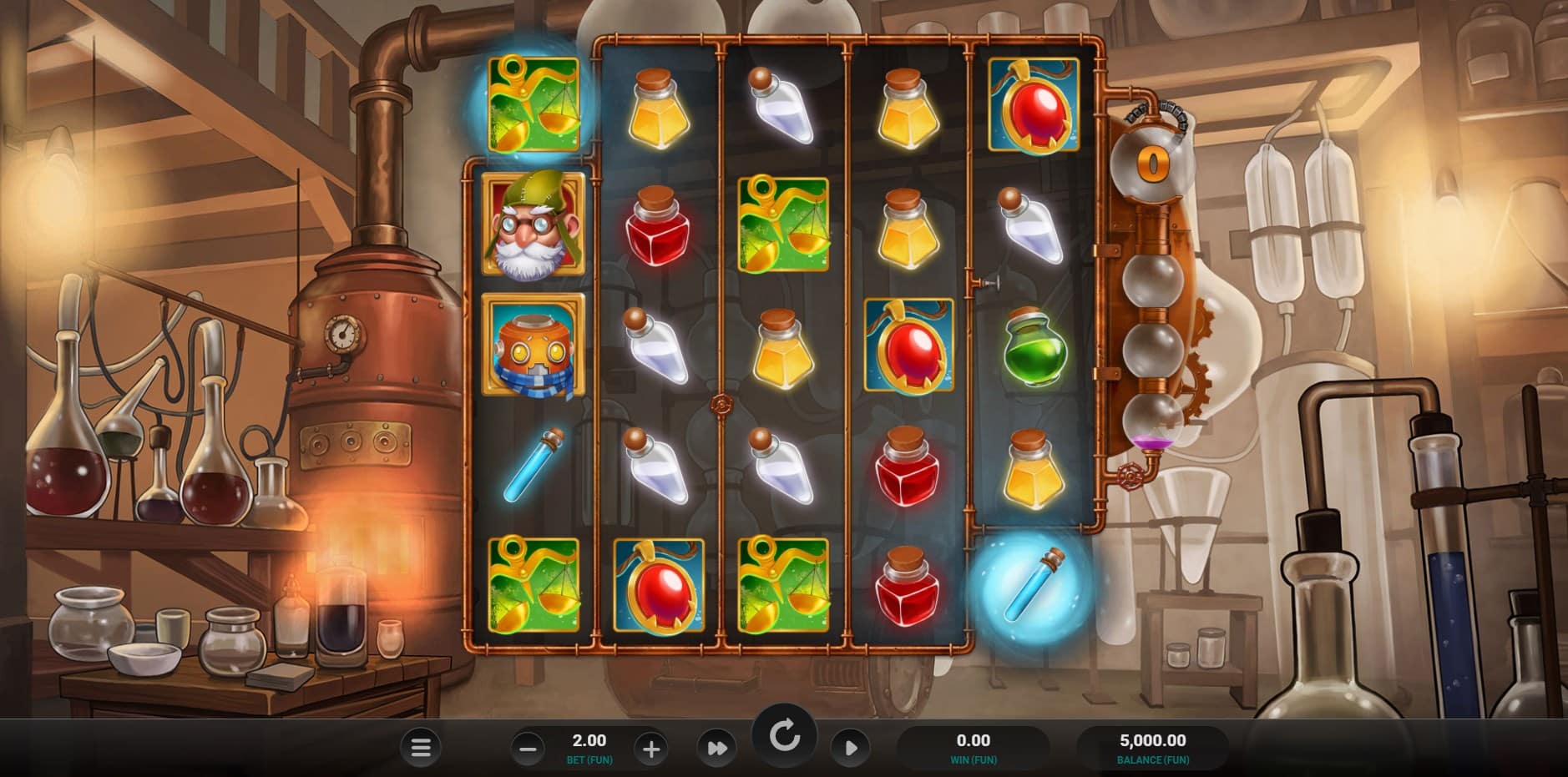This screenshot has height=777, width=1568.
Task: Toggle turbo fast-forward mode
Action: (716, 749)
